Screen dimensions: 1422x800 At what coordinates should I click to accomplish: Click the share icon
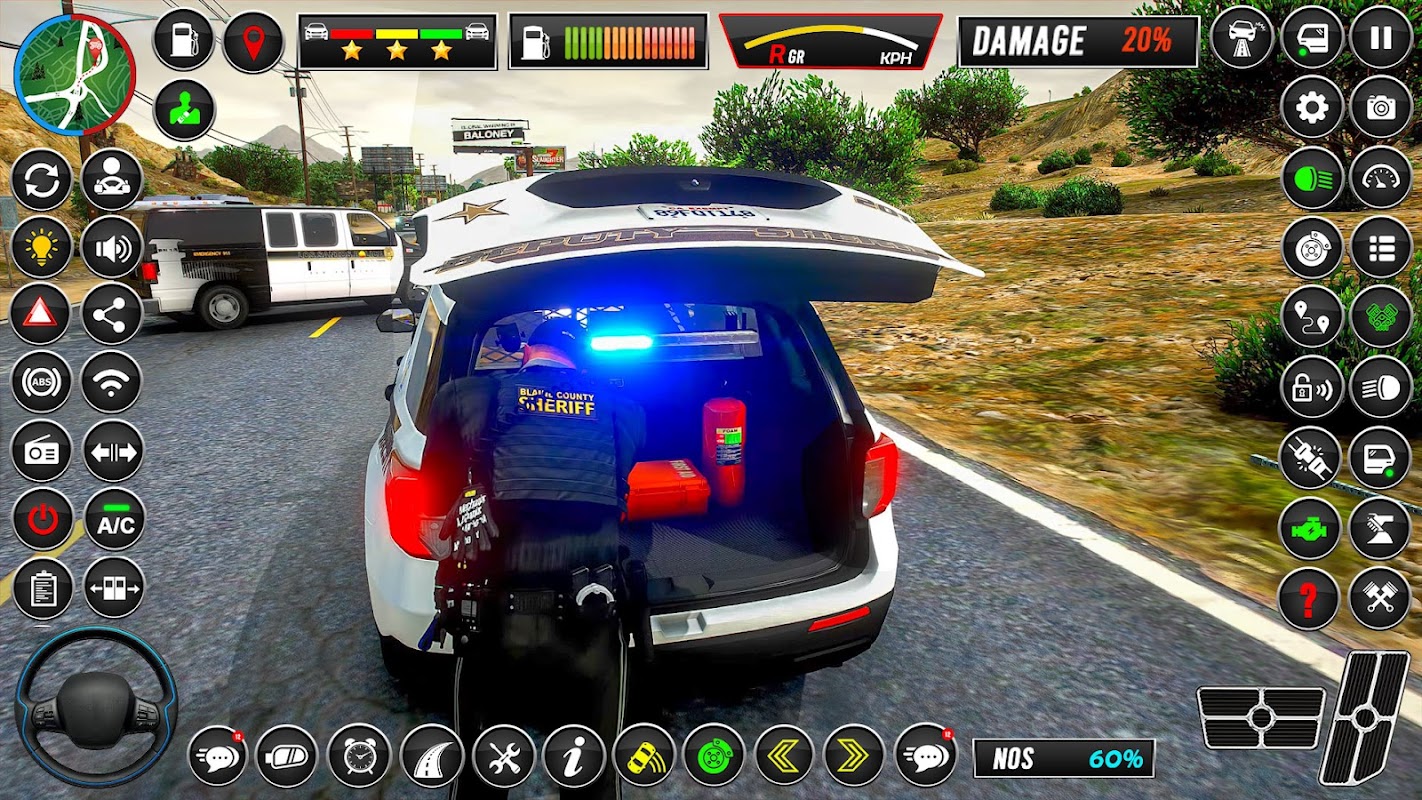click(x=111, y=314)
